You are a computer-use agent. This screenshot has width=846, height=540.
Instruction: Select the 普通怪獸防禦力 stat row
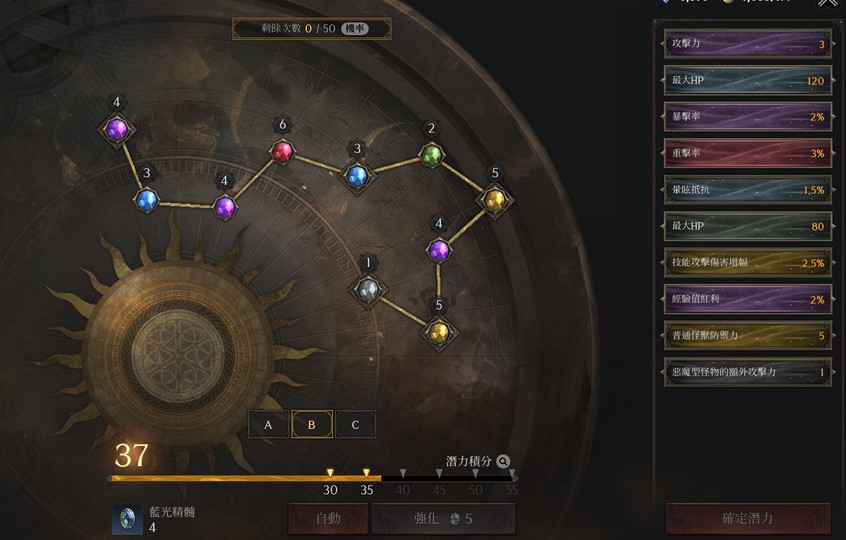747,335
